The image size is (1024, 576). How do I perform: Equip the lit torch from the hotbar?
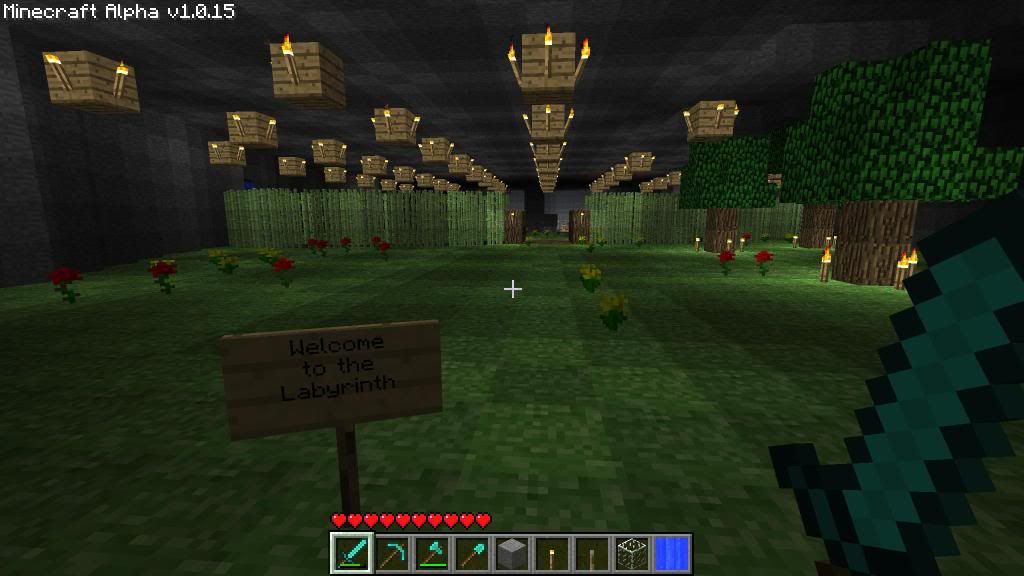click(551, 552)
